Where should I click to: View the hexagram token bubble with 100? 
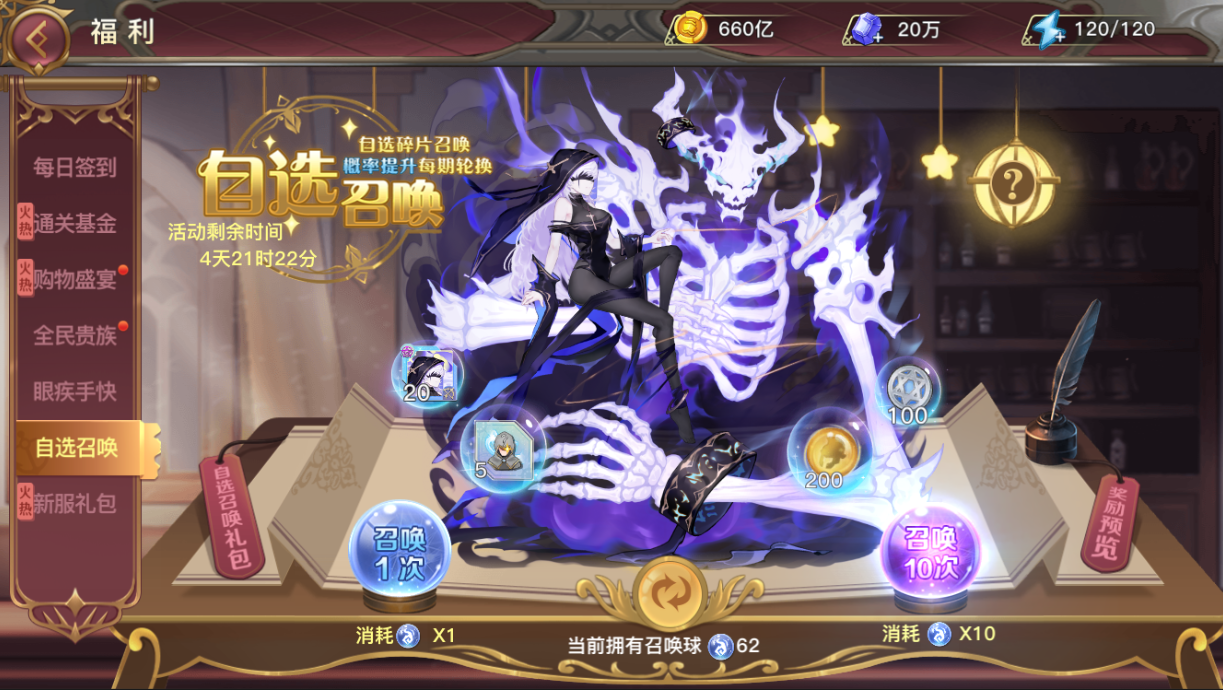coord(907,390)
